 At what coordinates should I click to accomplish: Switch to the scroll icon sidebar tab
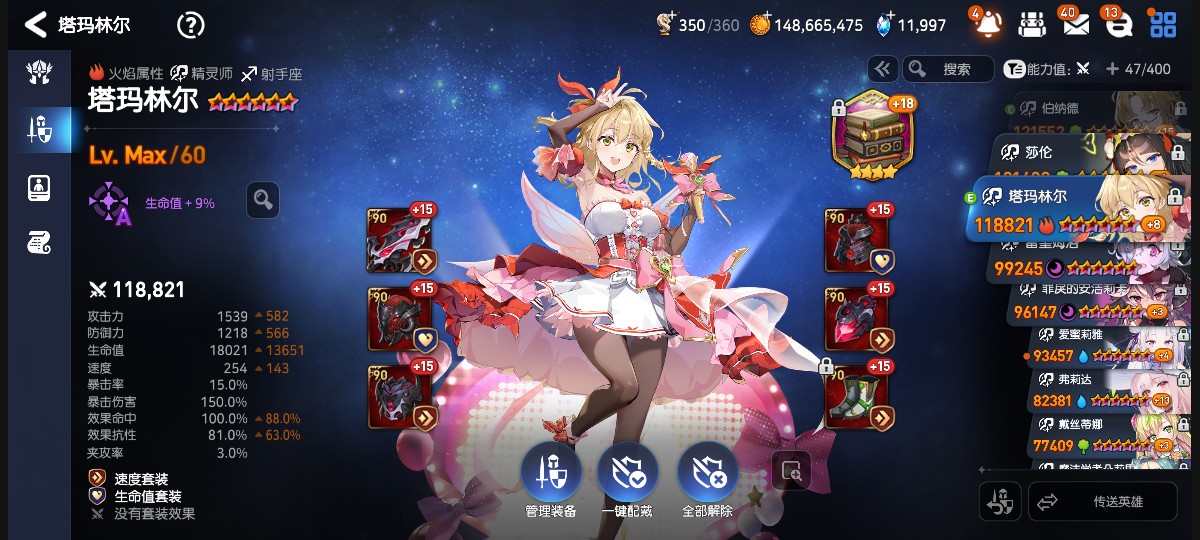[x=39, y=241]
